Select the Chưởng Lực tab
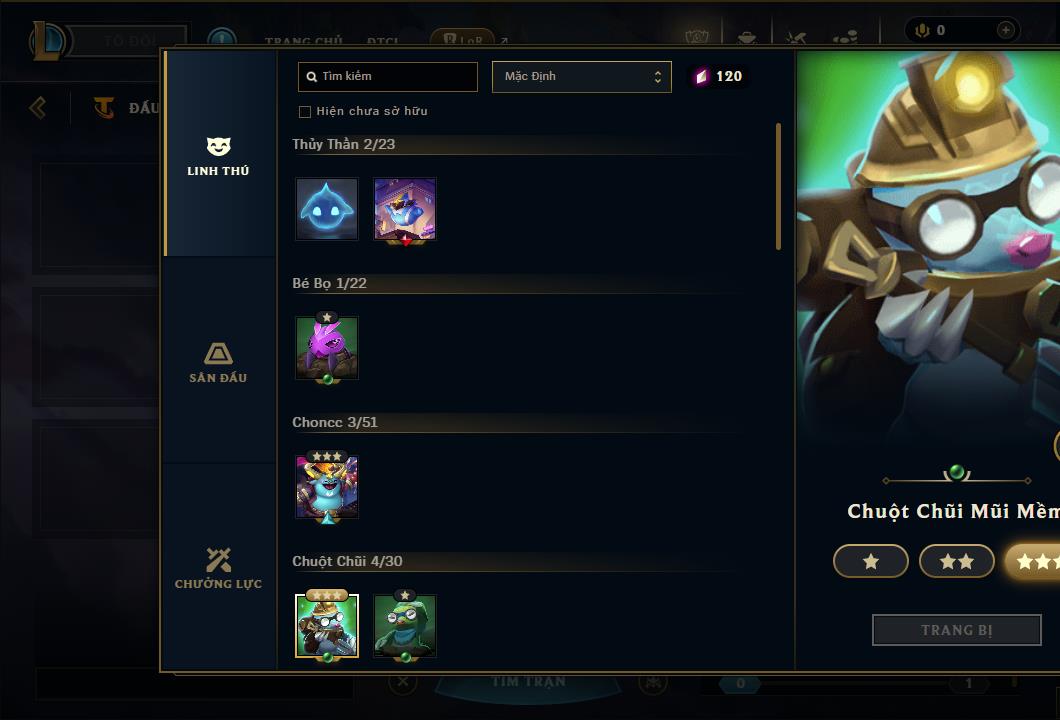 point(218,569)
